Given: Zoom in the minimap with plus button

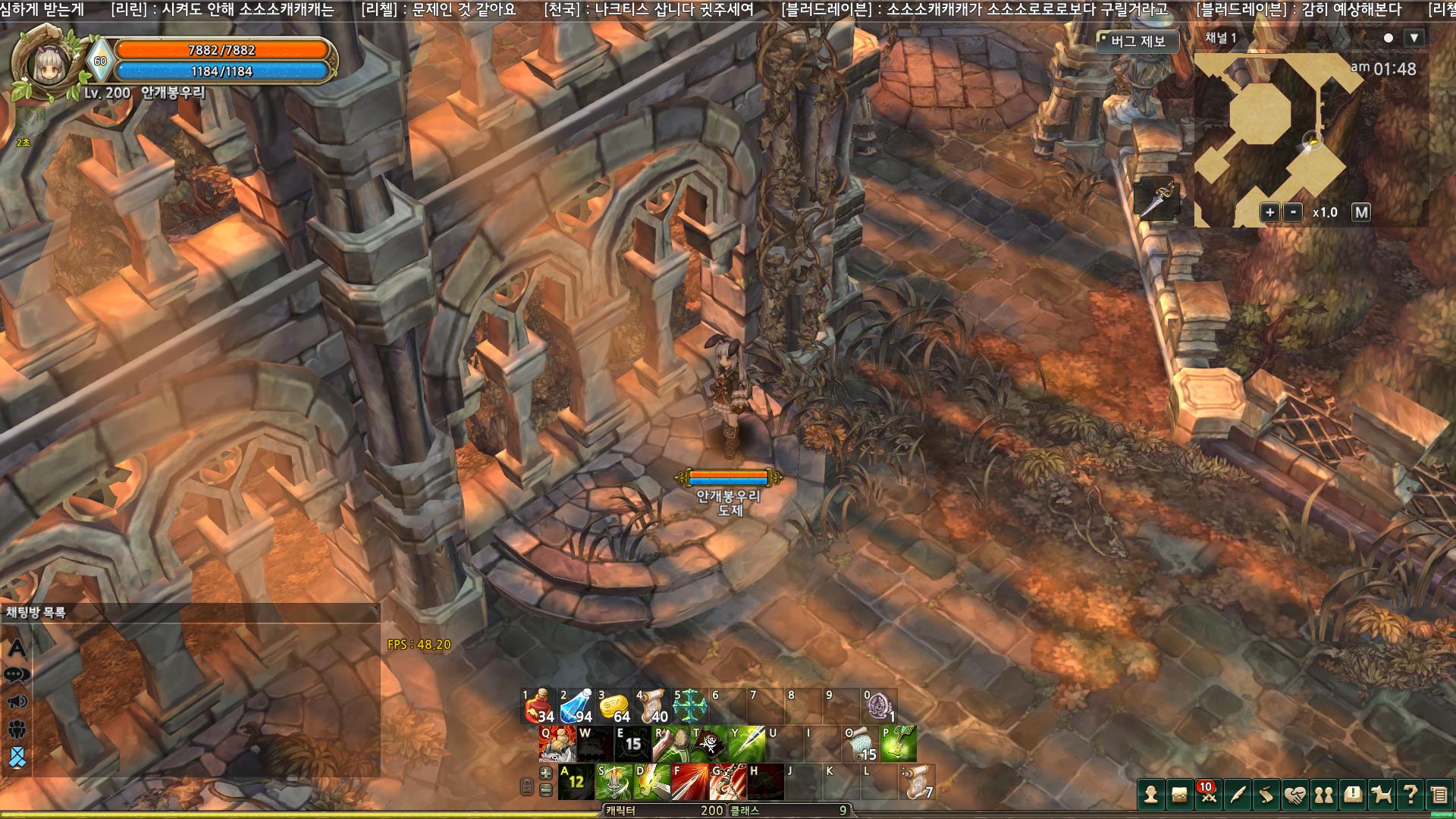Looking at the screenshot, I should [x=1269, y=212].
